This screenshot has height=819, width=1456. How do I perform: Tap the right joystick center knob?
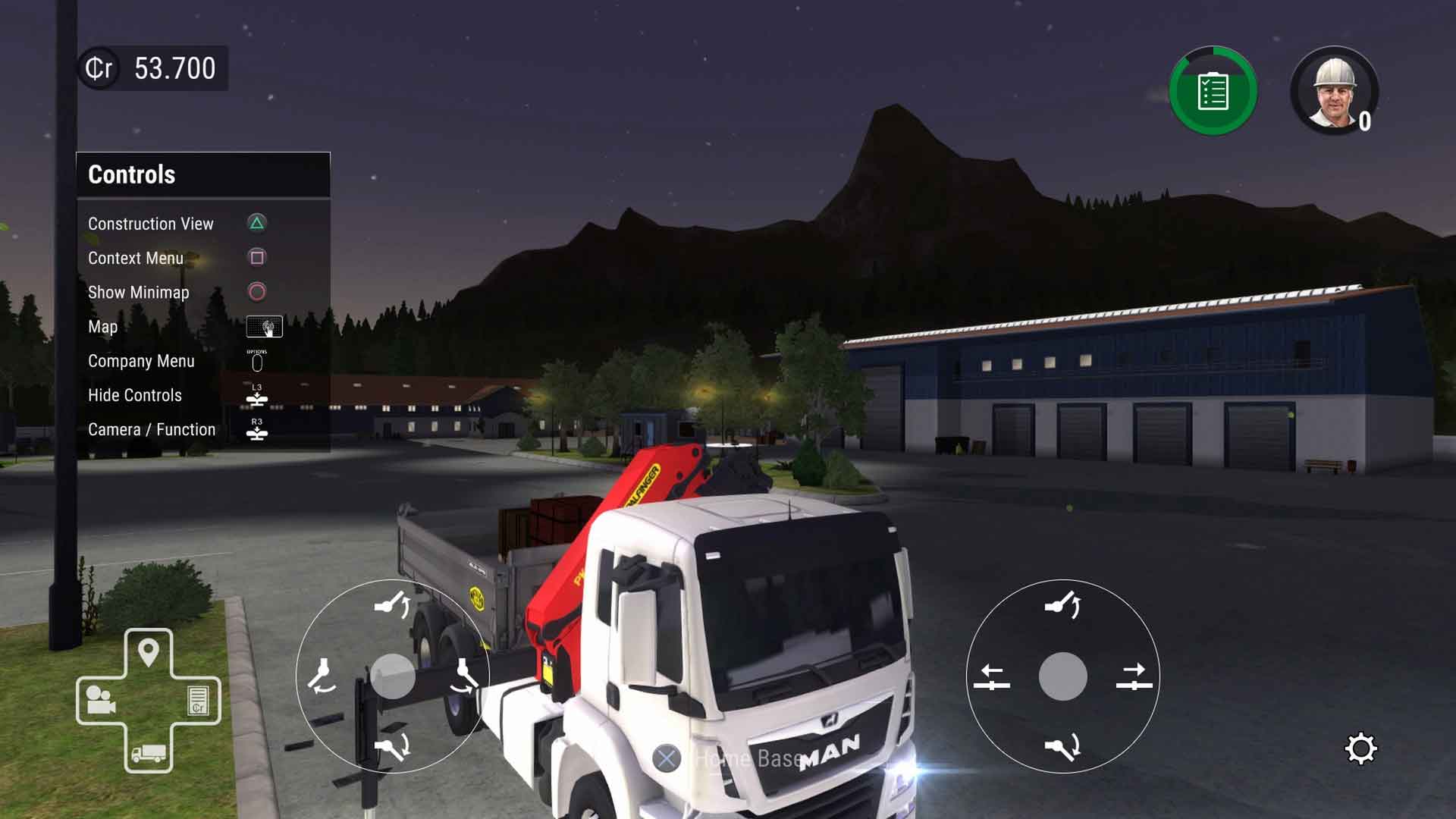1062,676
